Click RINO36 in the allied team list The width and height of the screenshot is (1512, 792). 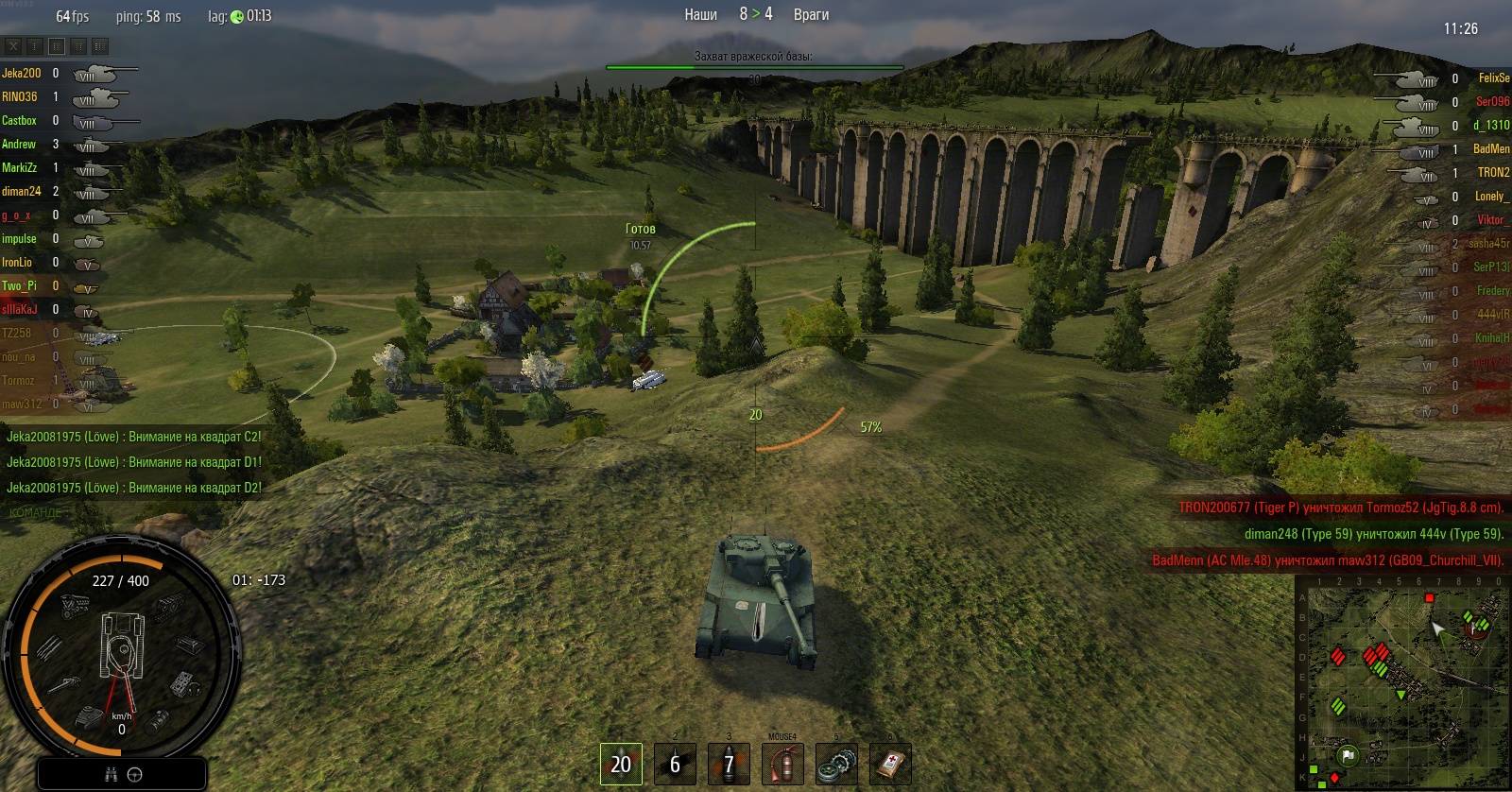click(20, 96)
